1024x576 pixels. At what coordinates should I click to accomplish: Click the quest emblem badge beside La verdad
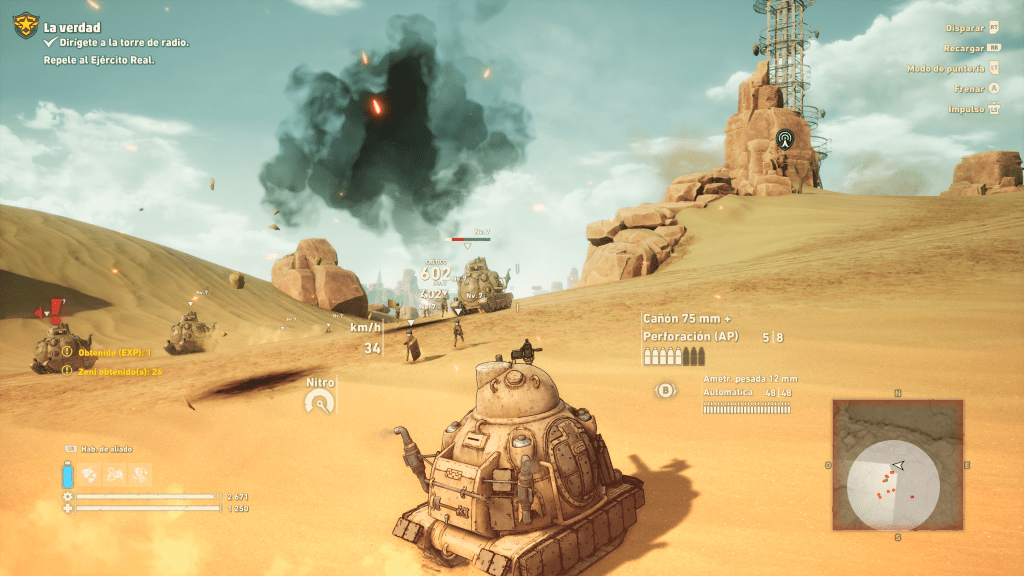tap(26, 25)
